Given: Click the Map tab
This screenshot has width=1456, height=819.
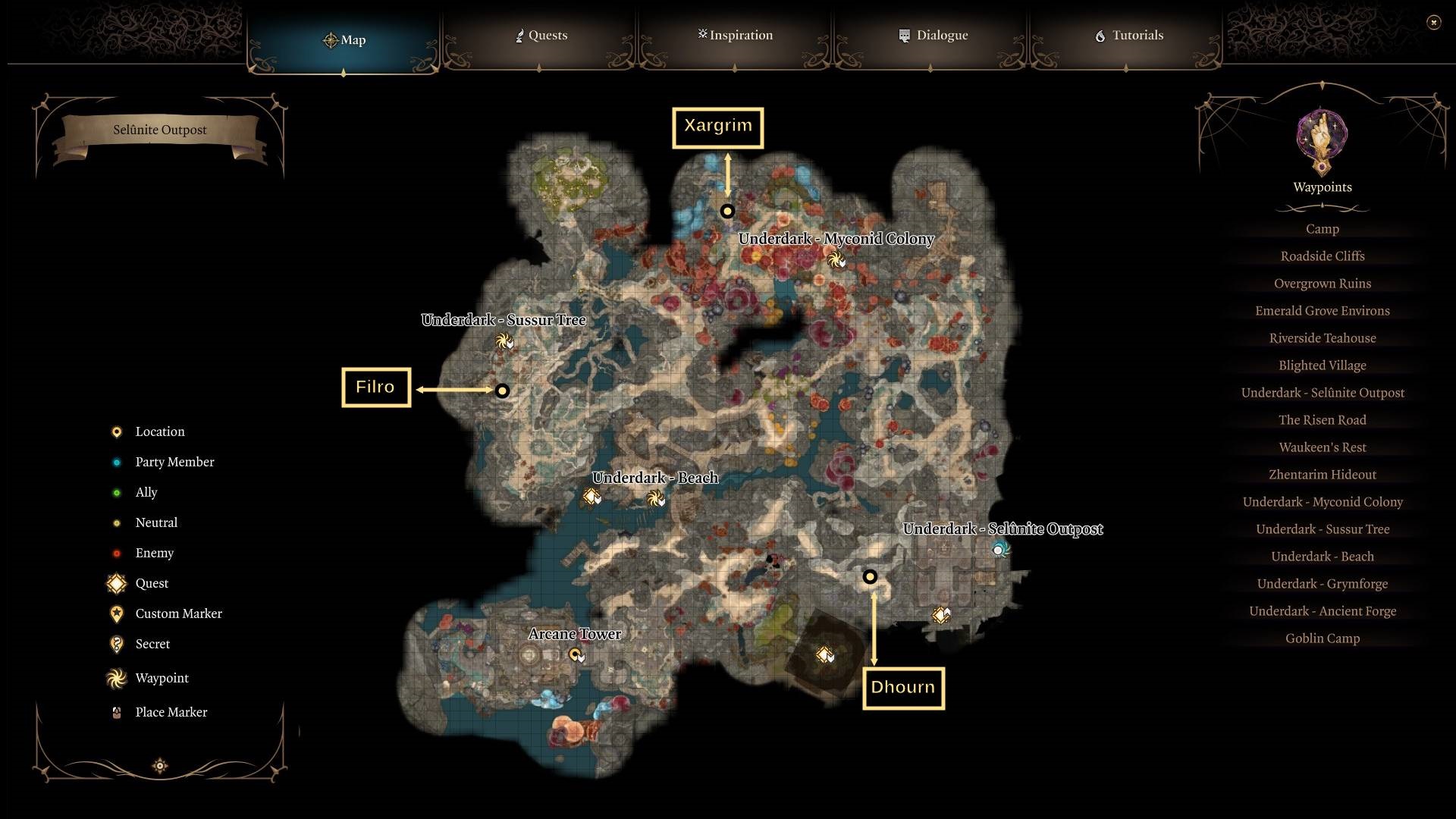Looking at the screenshot, I should [344, 40].
